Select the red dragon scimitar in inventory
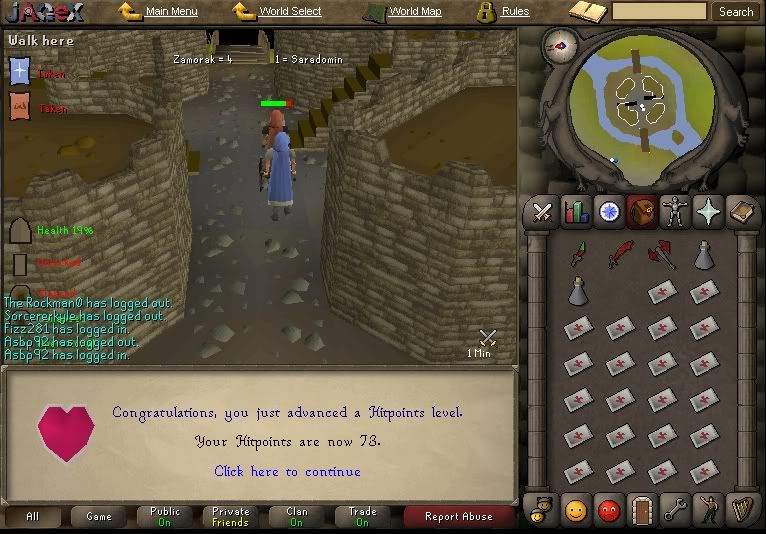 (621, 255)
